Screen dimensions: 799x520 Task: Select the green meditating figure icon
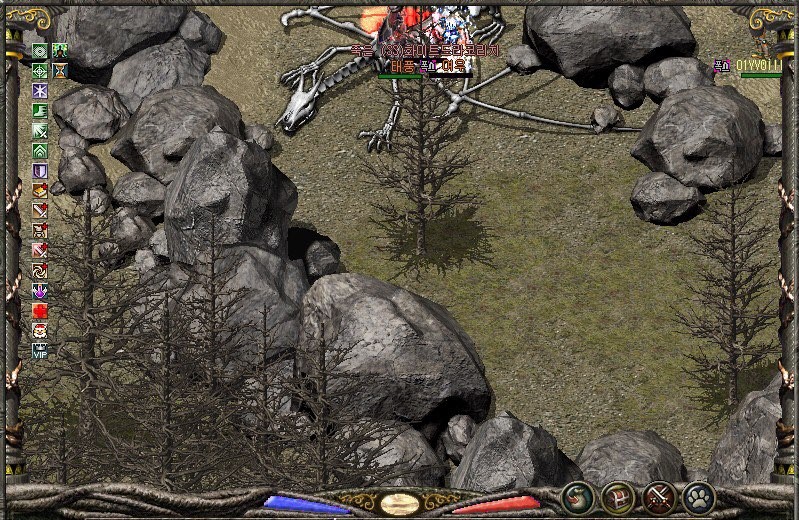click(60, 50)
